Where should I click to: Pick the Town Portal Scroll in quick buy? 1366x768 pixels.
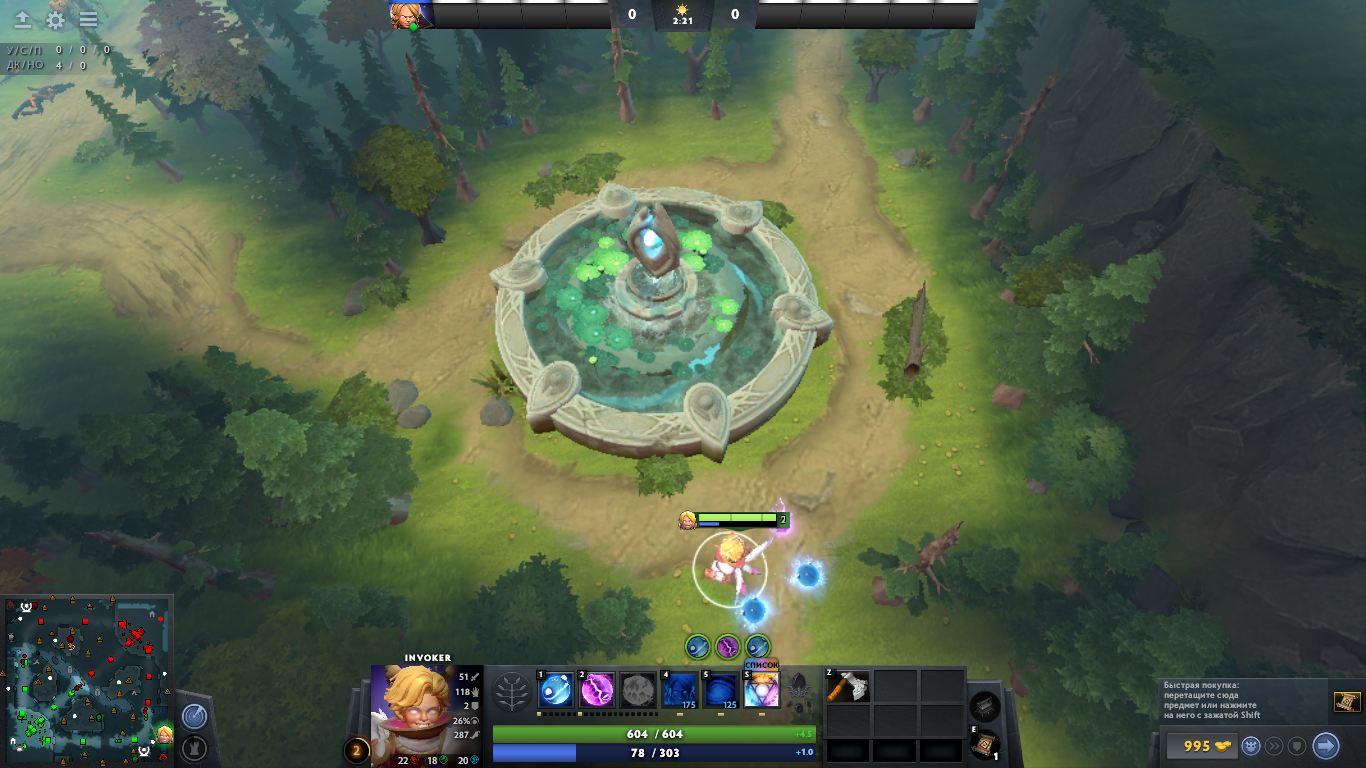[1346, 702]
